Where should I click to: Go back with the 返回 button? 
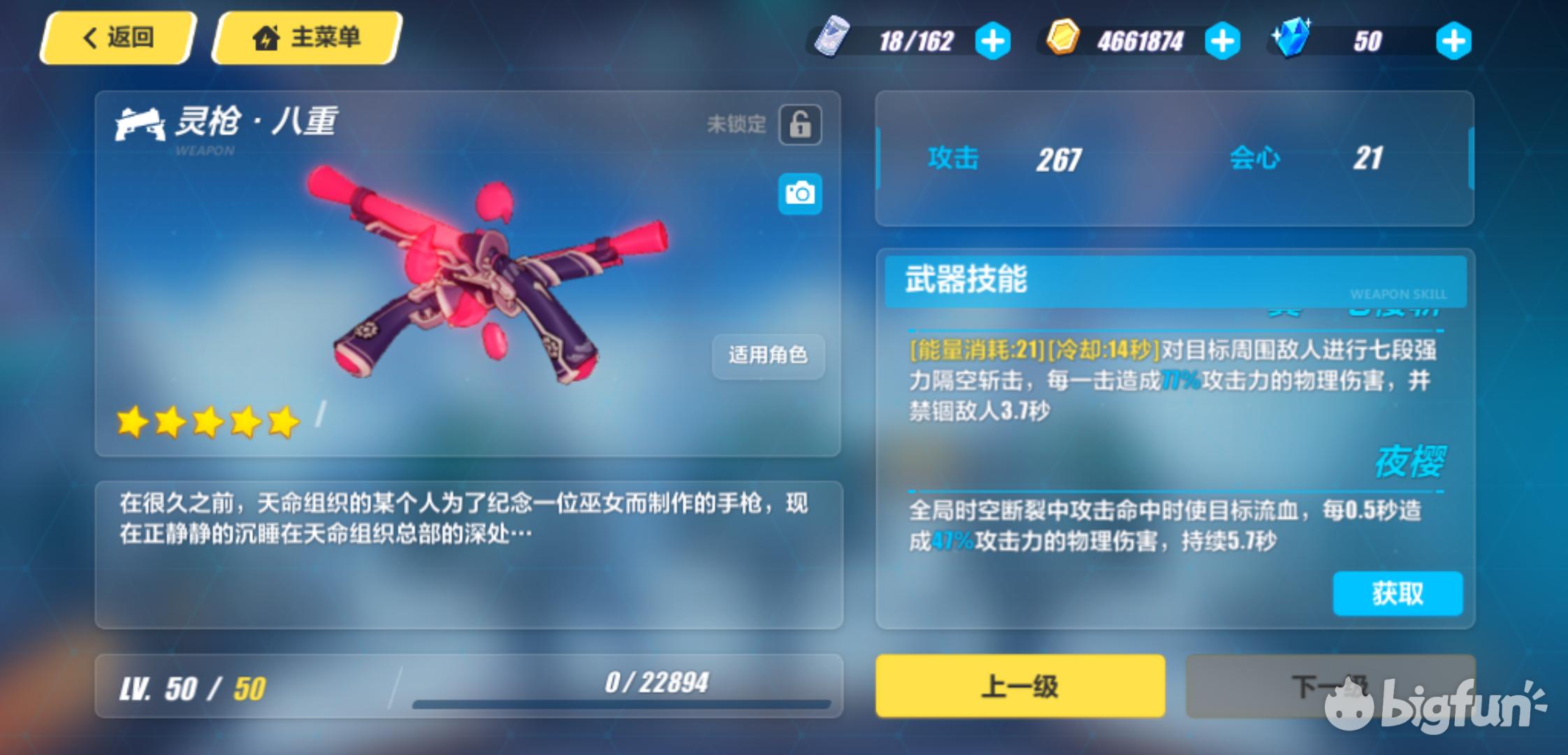pos(117,38)
